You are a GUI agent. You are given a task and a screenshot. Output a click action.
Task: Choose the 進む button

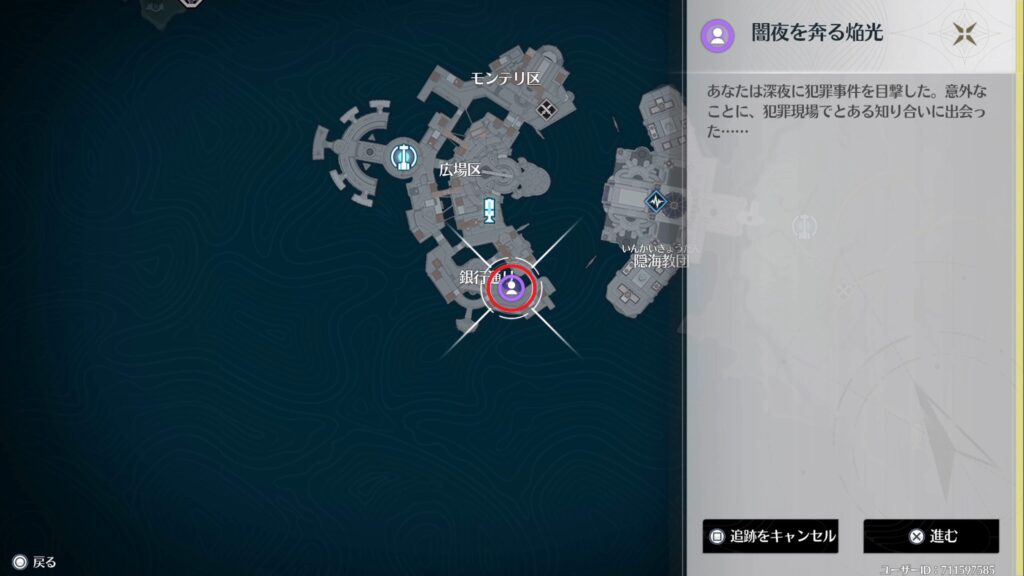(x=931, y=536)
